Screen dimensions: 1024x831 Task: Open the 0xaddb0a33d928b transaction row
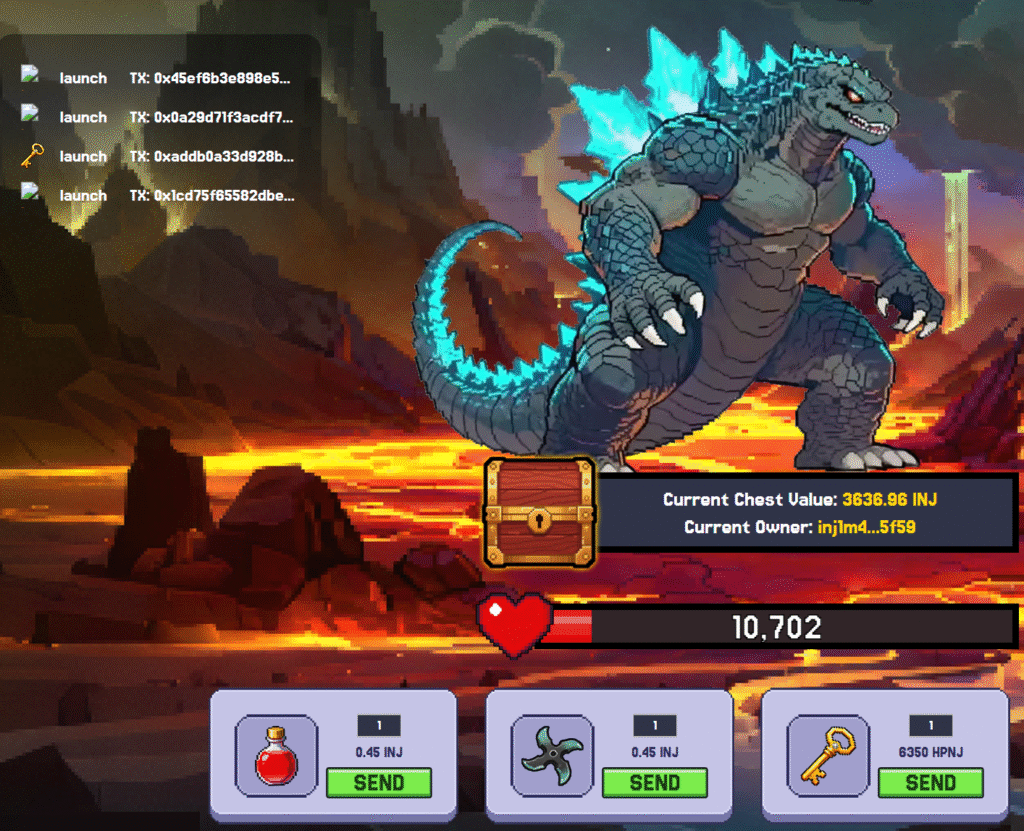[x=223, y=156]
